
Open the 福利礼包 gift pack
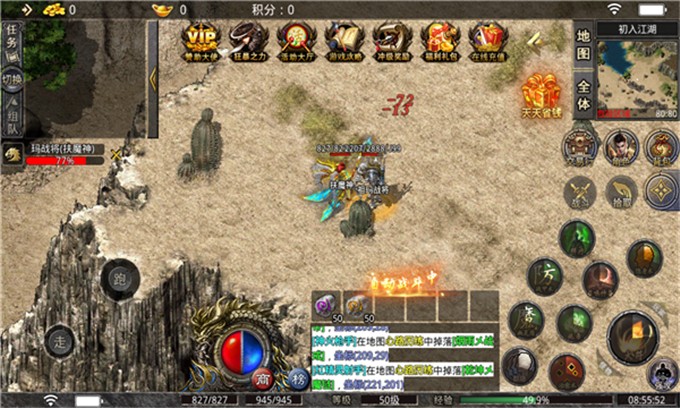point(440,42)
